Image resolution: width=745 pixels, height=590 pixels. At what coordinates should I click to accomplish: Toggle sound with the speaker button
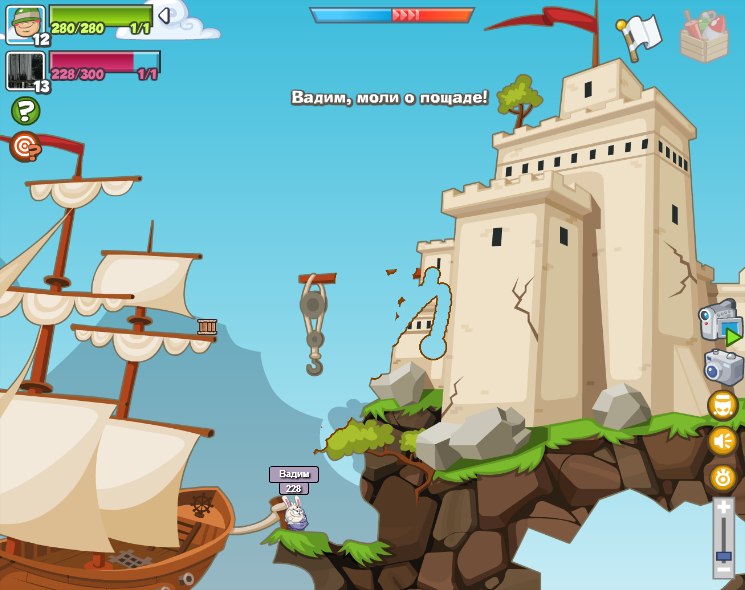point(722,441)
